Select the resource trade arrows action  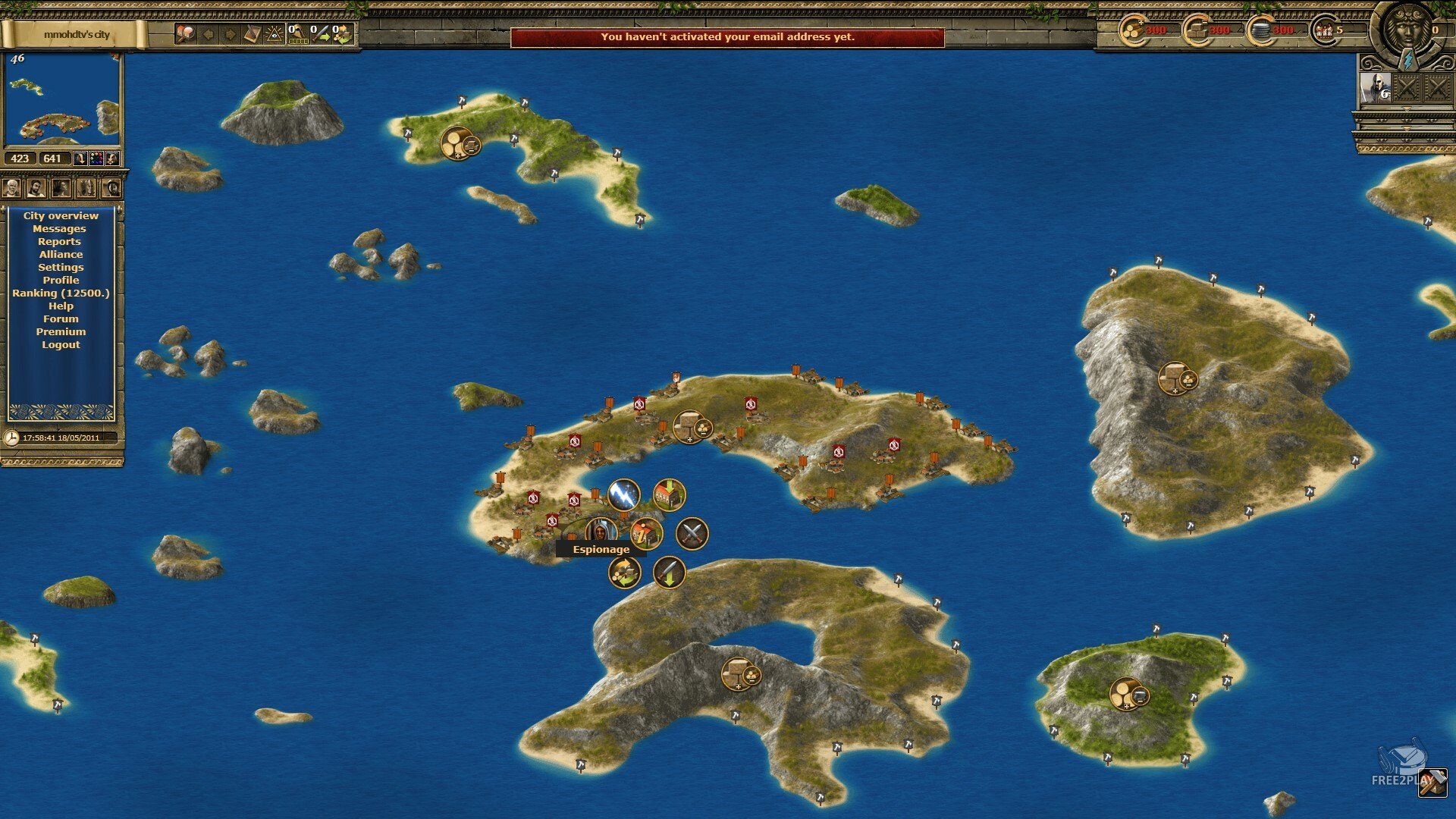click(624, 573)
